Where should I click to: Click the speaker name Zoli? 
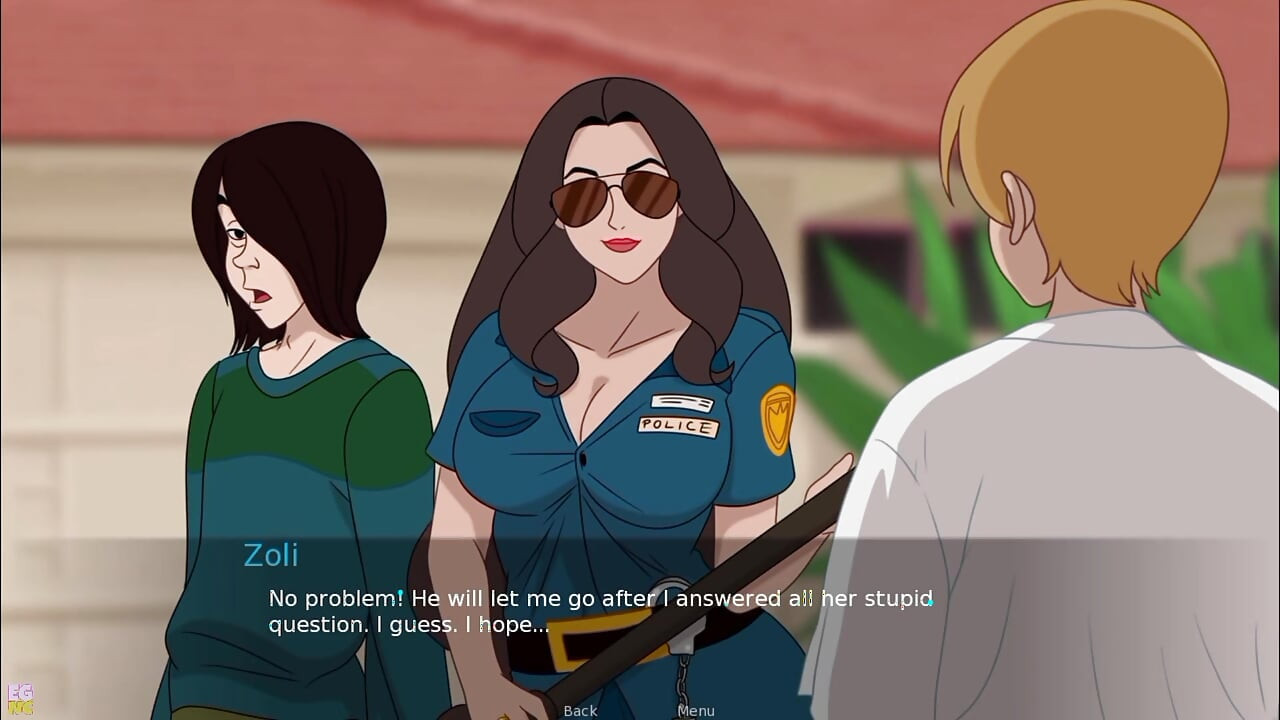270,557
